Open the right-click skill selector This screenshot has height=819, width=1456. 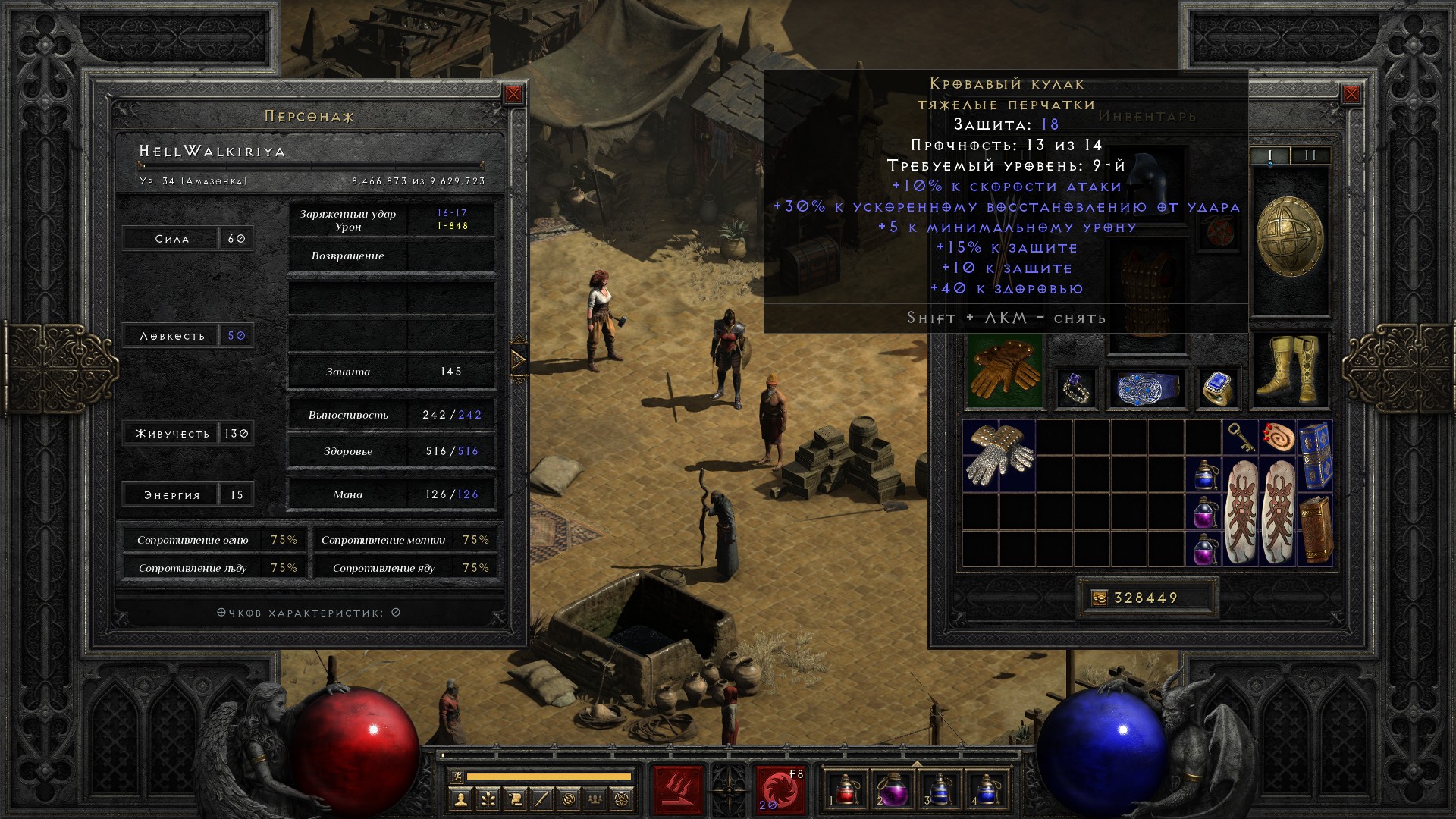779,789
